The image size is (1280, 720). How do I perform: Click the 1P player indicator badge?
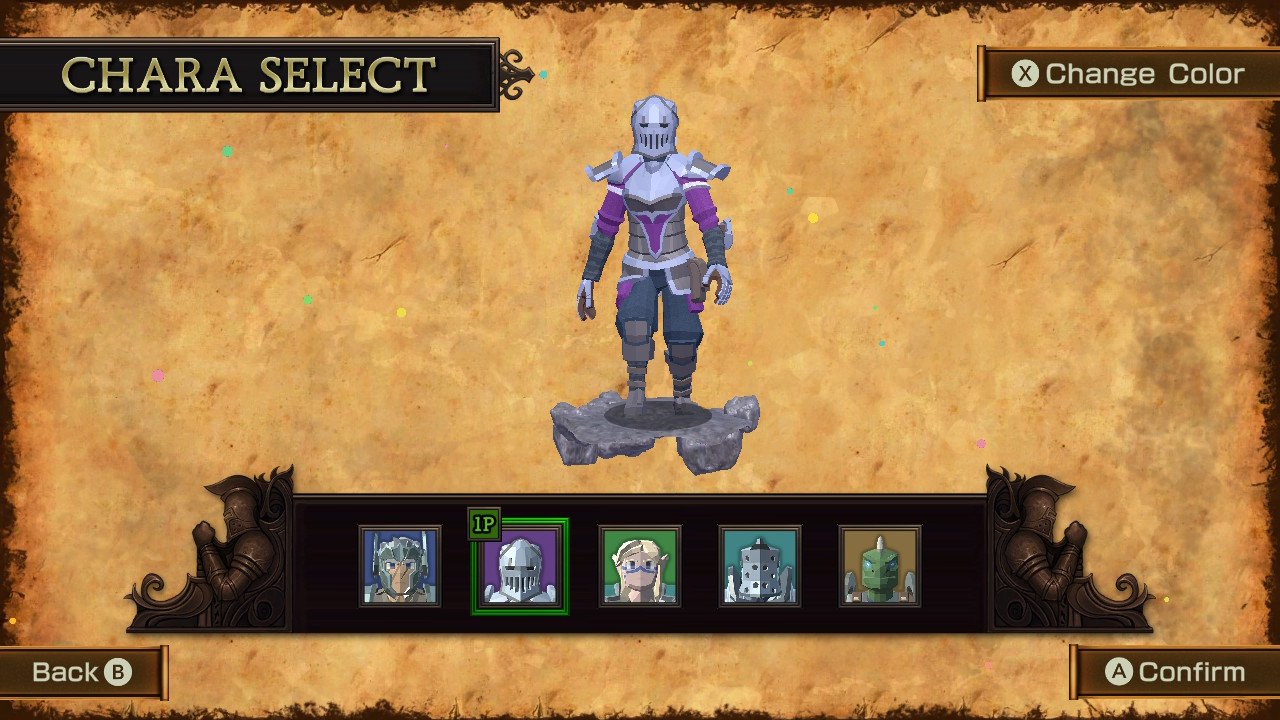482,522
